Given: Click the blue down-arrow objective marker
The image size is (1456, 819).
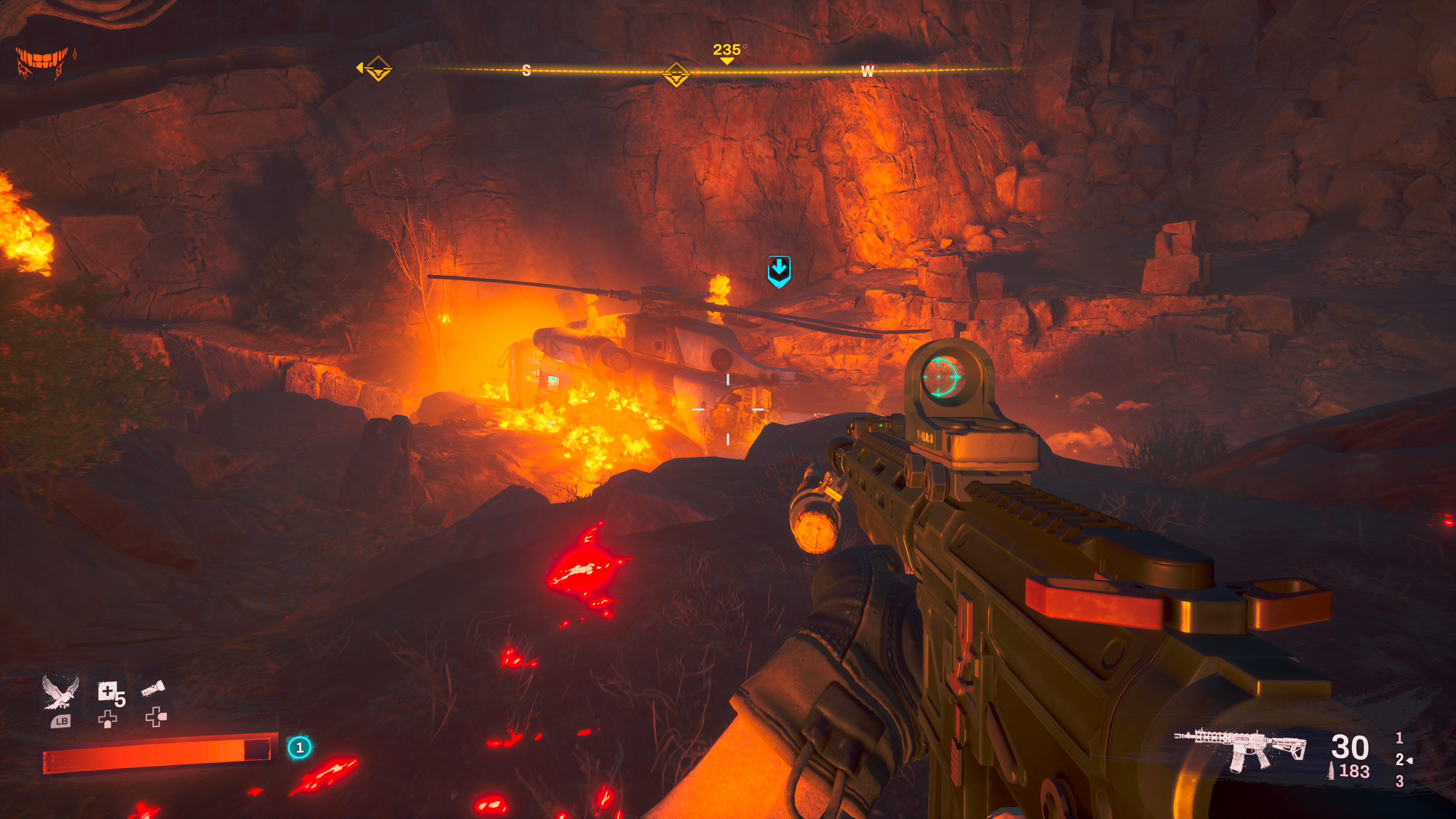Looking at the screenshot, I should [x=778, y=271].
